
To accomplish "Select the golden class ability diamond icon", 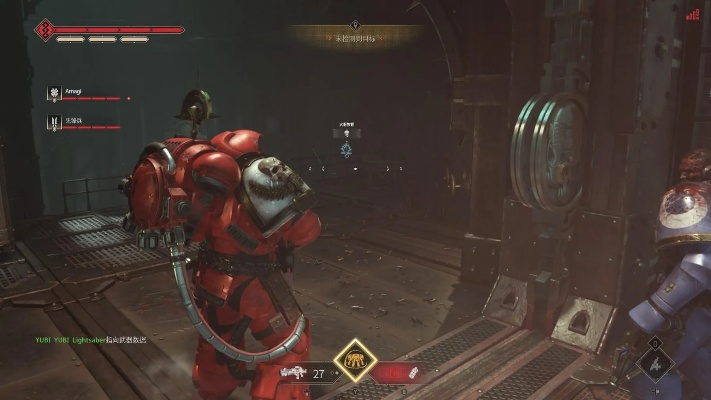I will pos(354,360).
